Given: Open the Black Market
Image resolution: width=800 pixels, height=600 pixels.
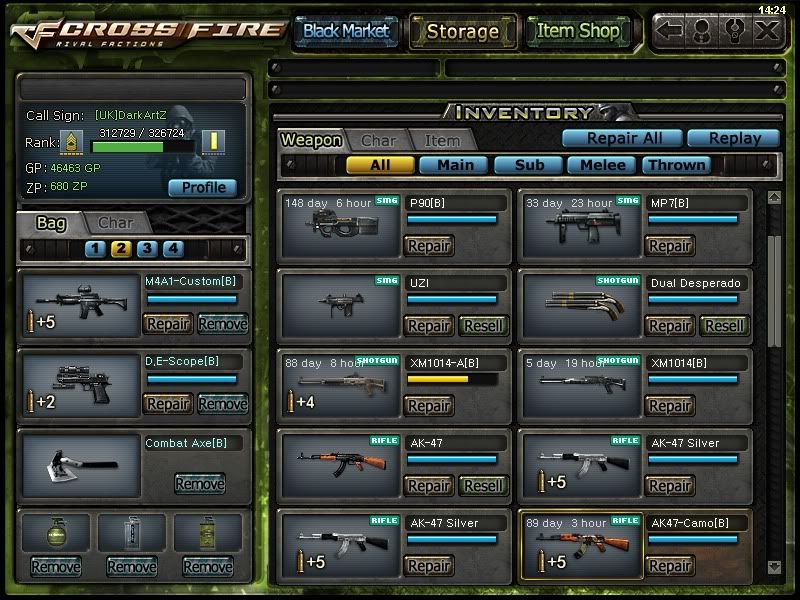Looking at the screenshot, I should (x=346, y=31).
